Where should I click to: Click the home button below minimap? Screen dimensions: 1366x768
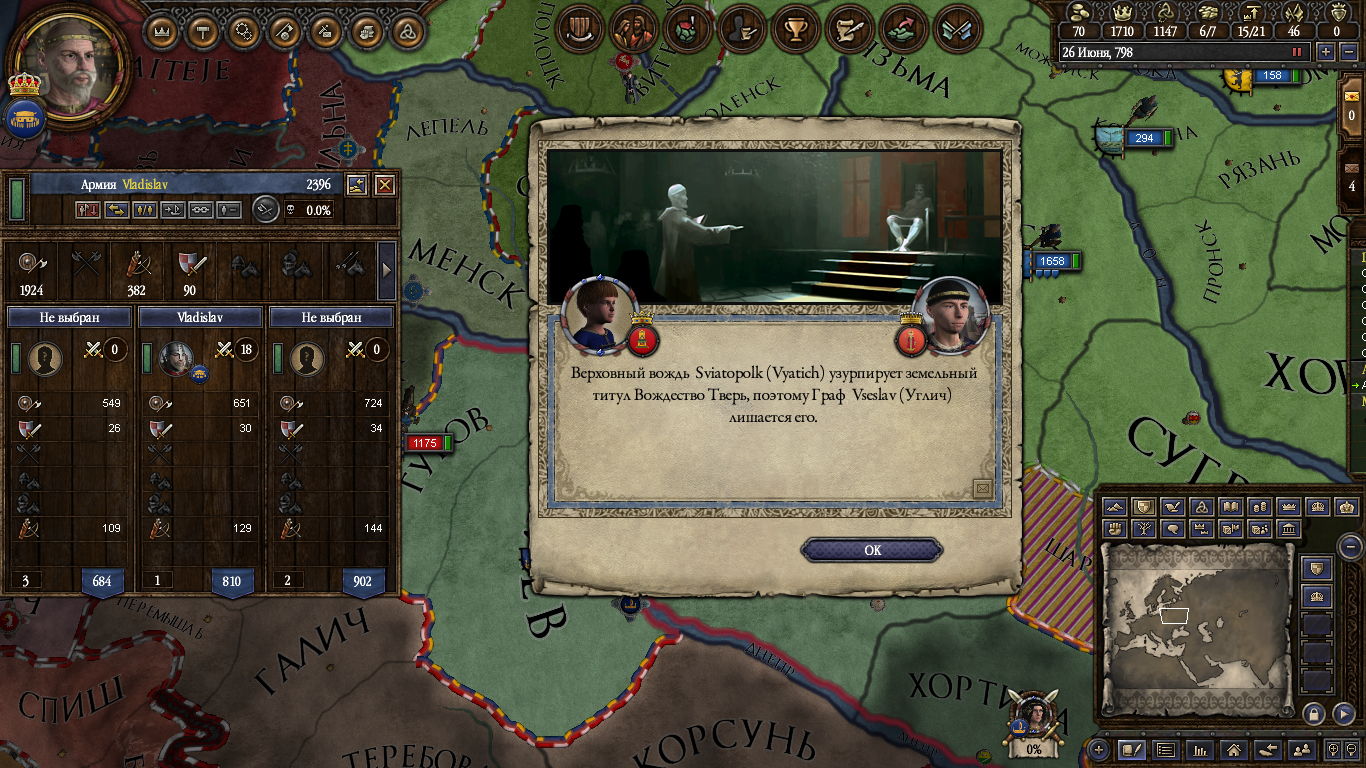pyautogui.click(x=1233, y=749)
